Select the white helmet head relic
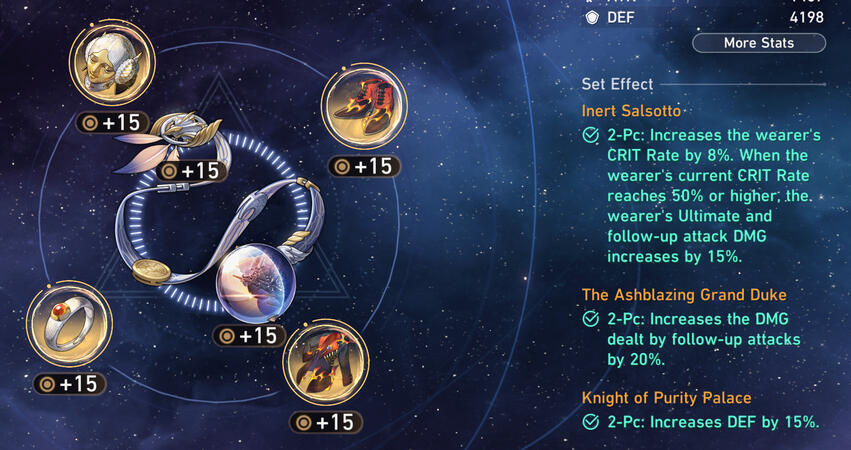 (x=111, y=66)
